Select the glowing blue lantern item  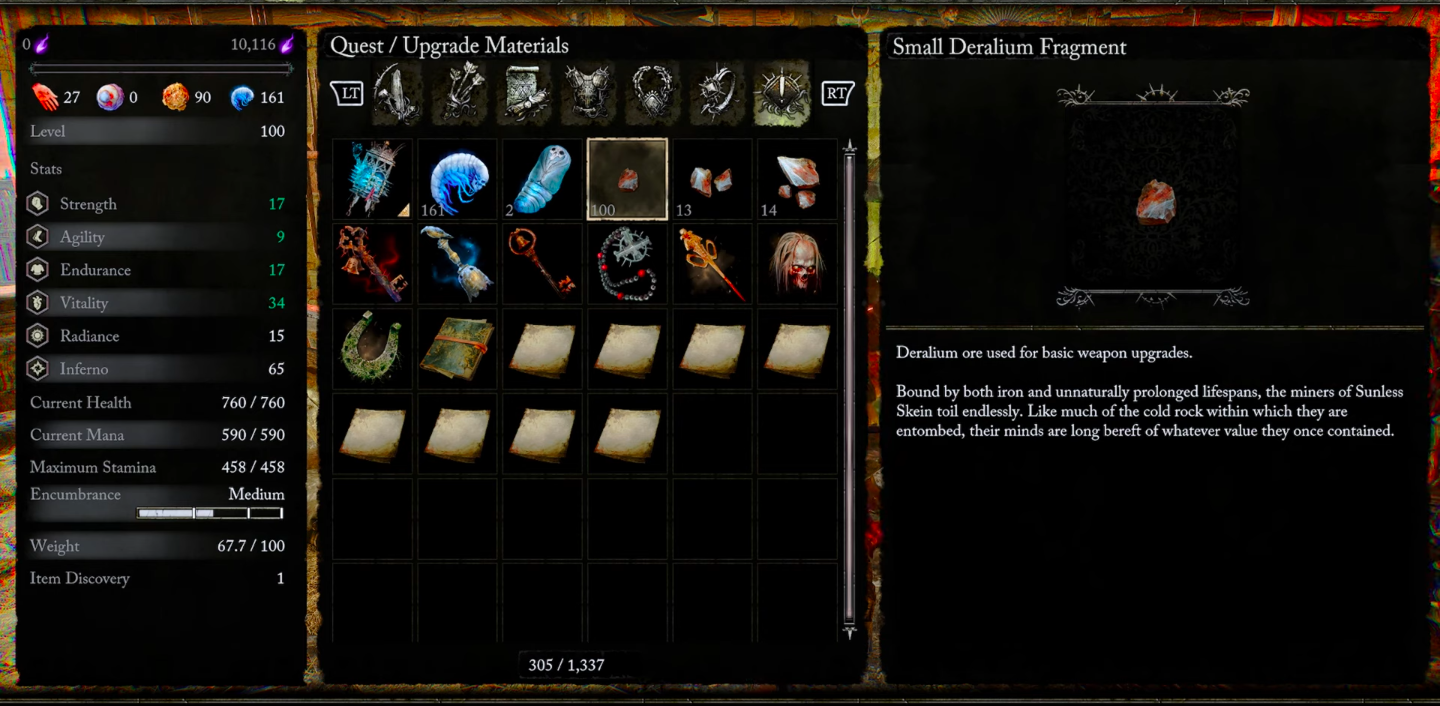[x=373, y=179]
